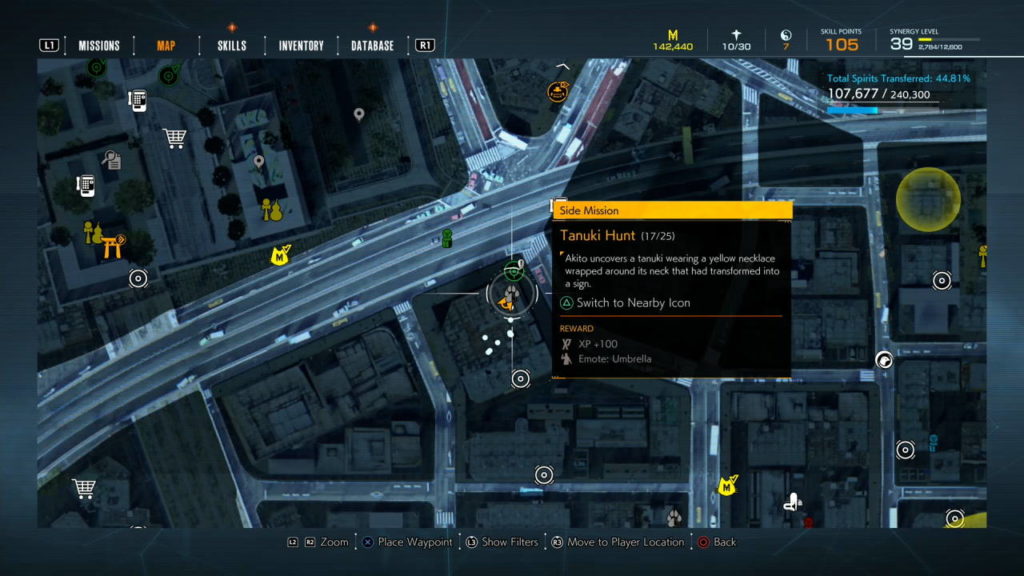Go to the Inventory tab
The width and height of the screenshot is (1024, 576).
pos(301,45)
